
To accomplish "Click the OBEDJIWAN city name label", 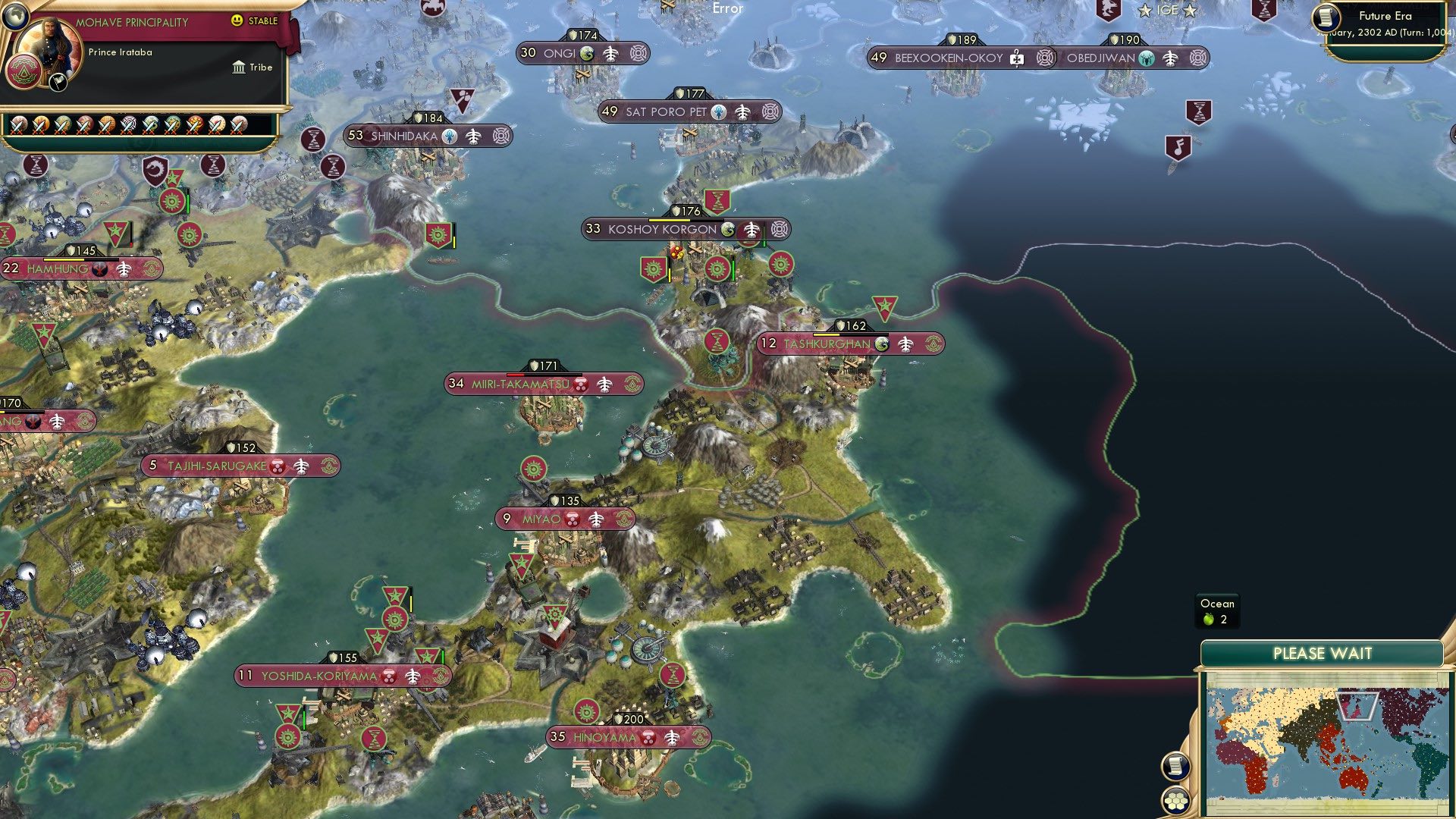I will [x=1101, y=58].
